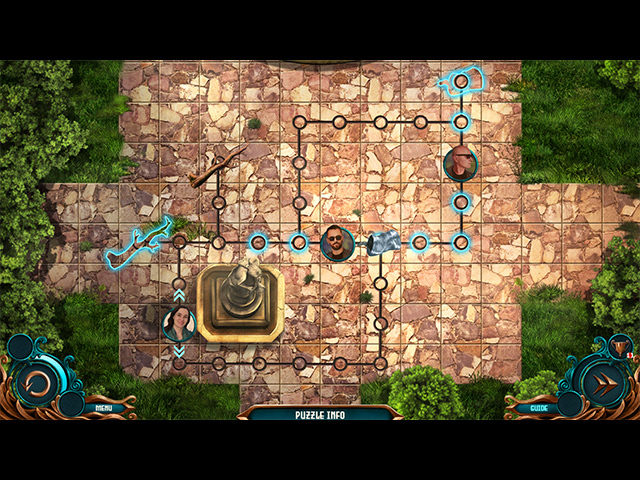Select the woman portrait token
Screen dimensions: 640x480
click(x=179, y=323)
